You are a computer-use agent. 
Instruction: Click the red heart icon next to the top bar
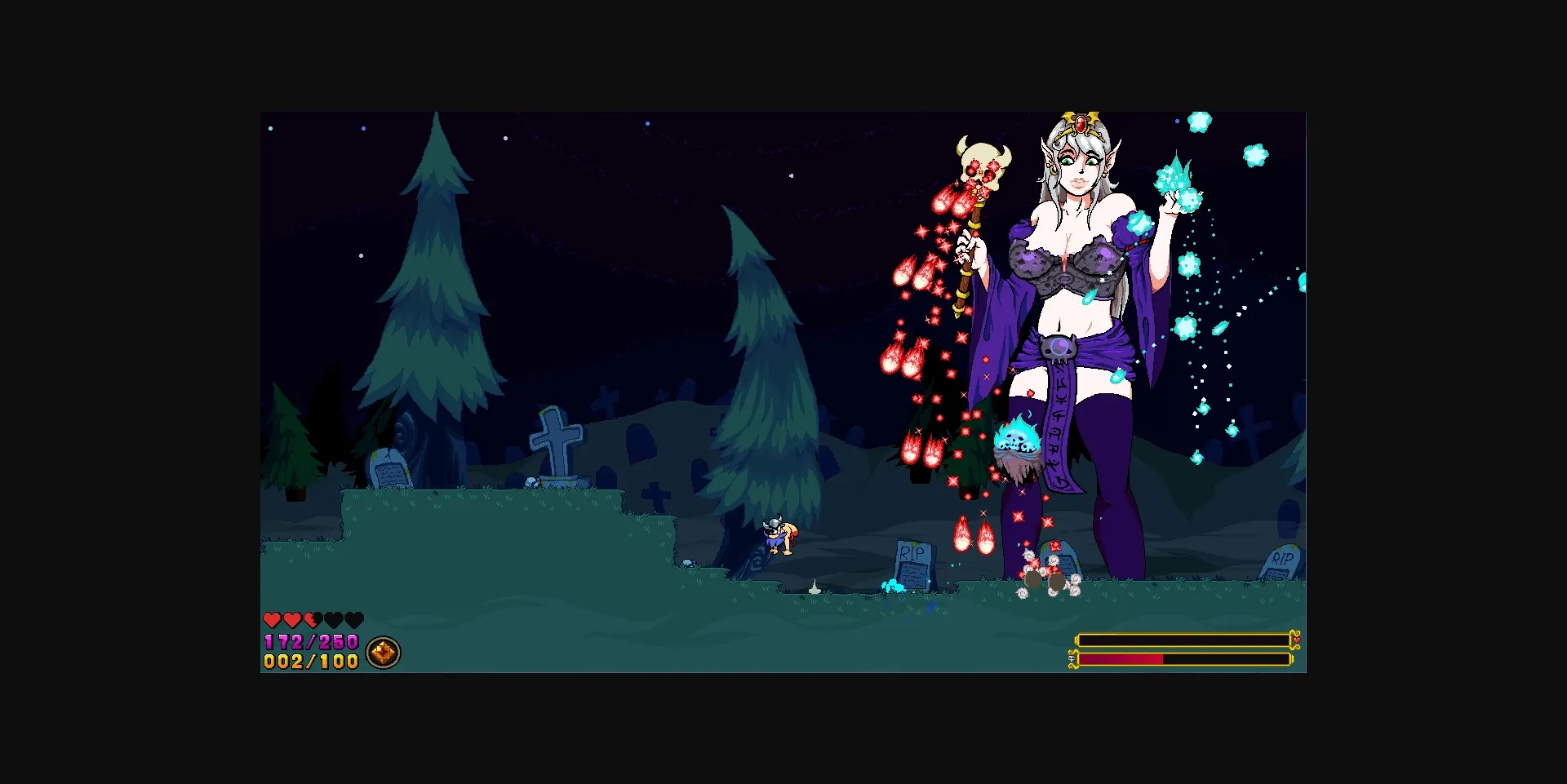pos(1297,640)
